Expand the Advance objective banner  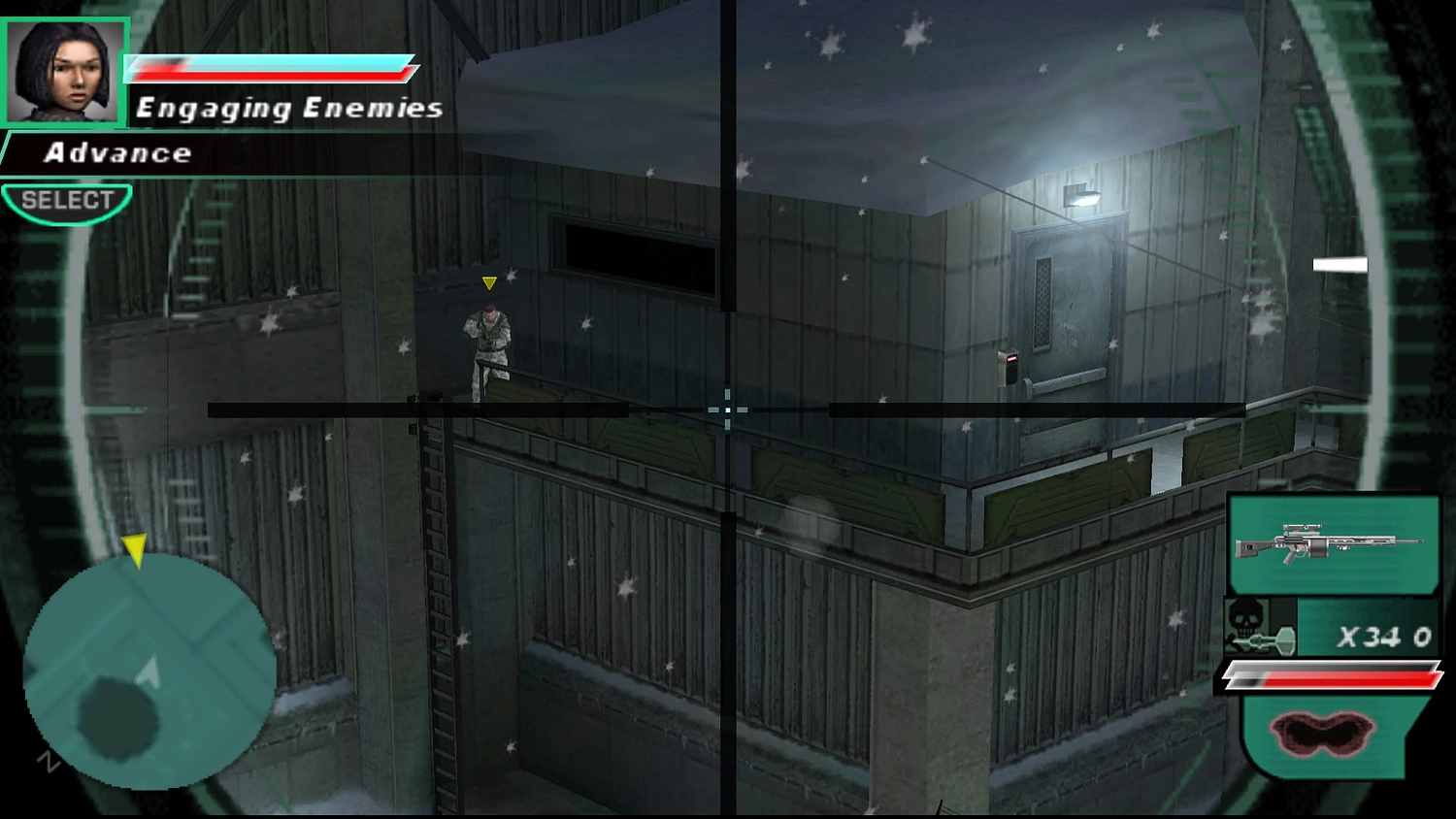116,152
